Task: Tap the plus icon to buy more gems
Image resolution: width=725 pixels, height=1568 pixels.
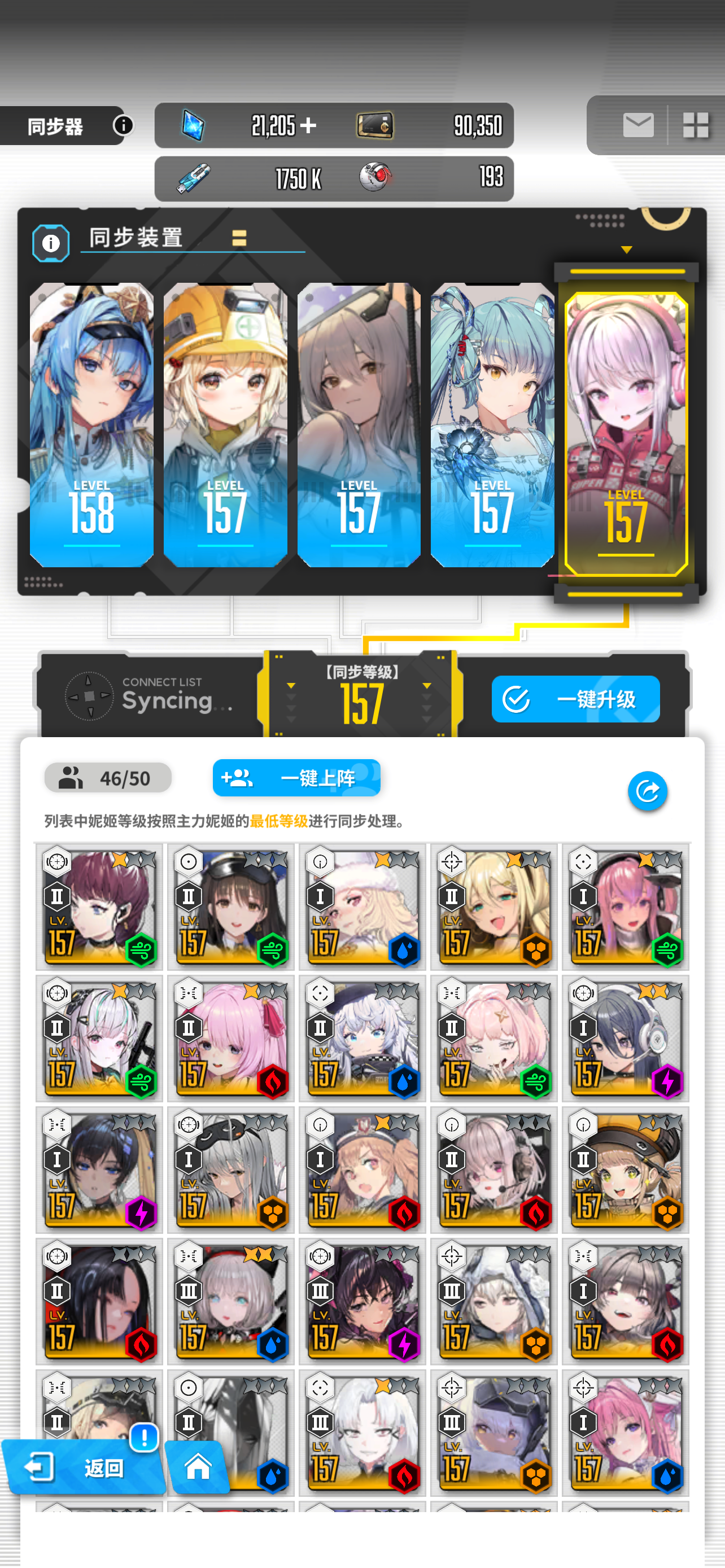Action: [x=309, y=126]
